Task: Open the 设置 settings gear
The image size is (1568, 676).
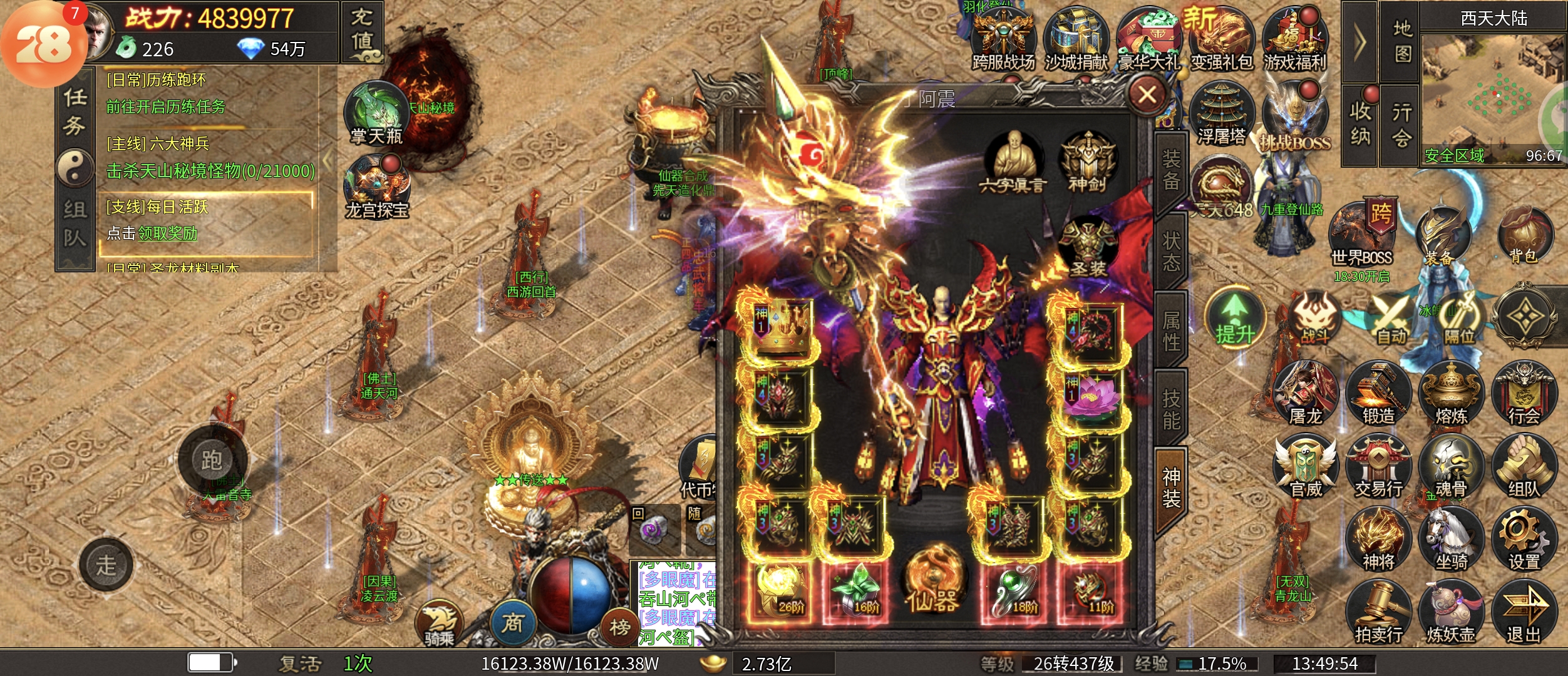Action: (1523, 540)
